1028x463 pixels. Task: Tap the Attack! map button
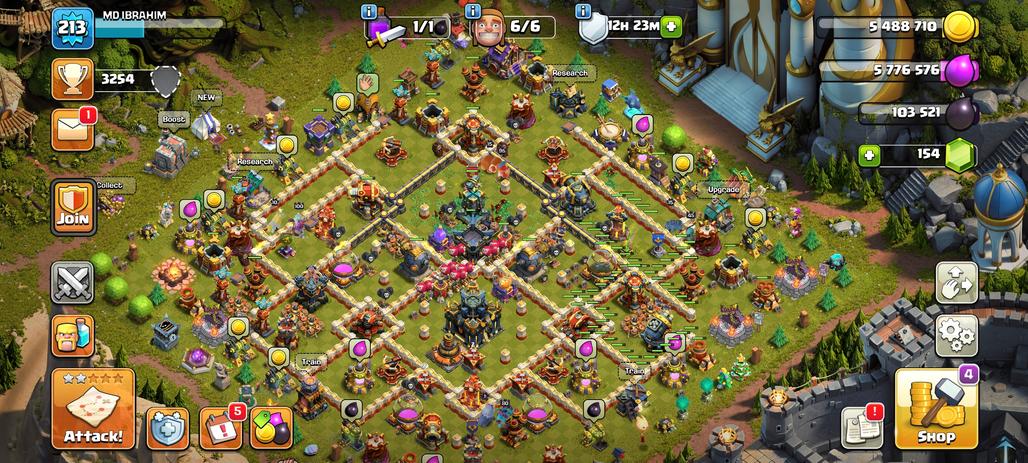[x=93, y=408]
